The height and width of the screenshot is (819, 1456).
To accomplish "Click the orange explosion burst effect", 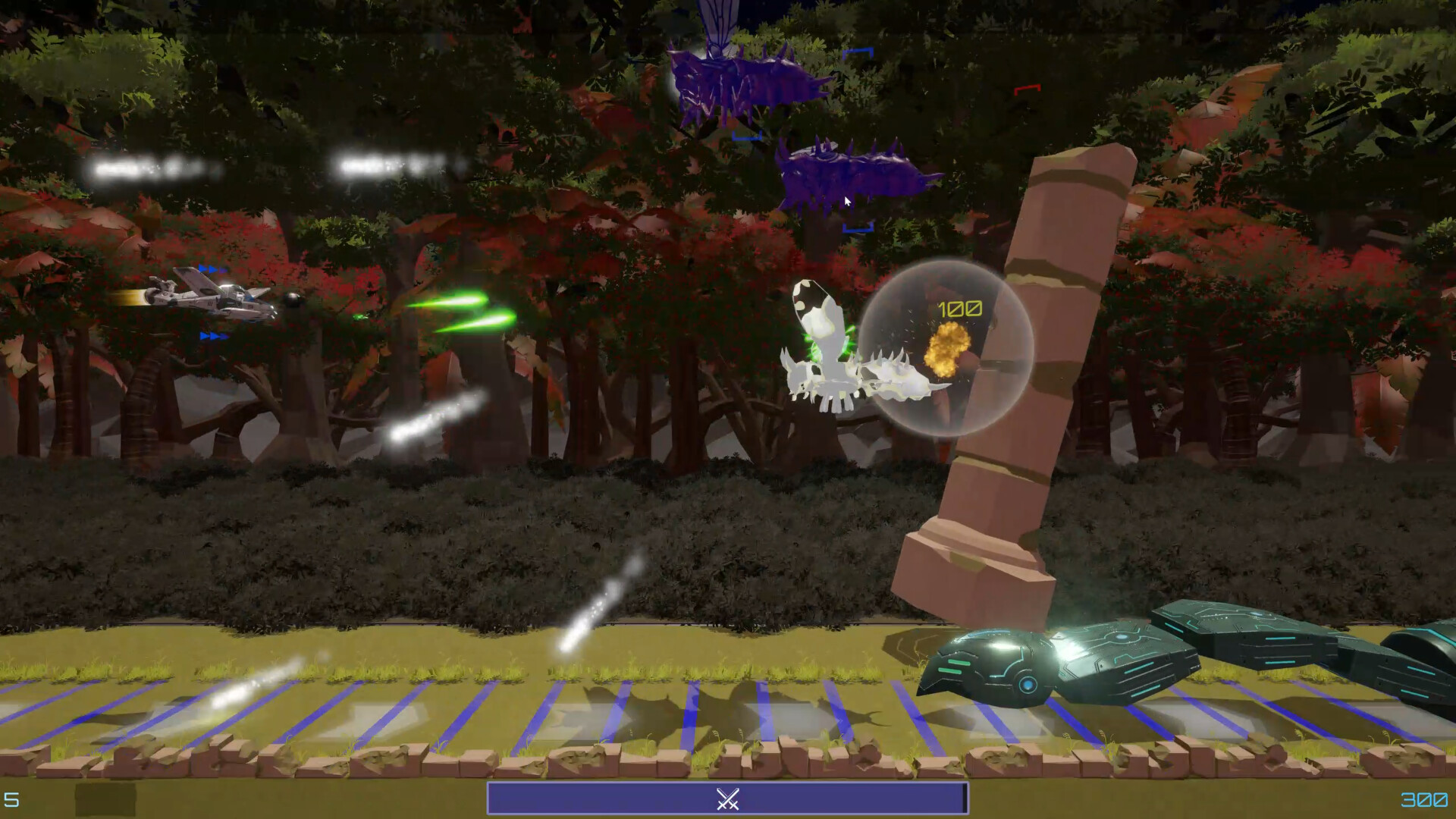I will 948,349.
